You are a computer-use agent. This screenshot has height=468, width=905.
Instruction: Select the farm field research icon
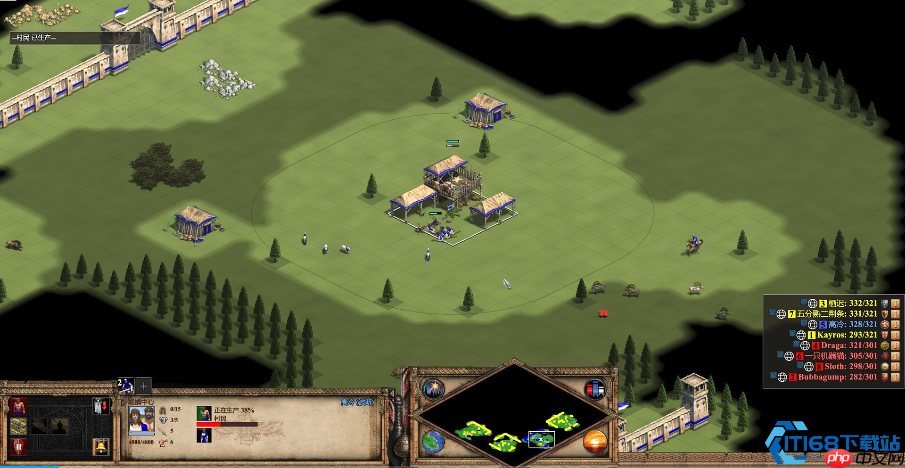click(x=18, y=427)
